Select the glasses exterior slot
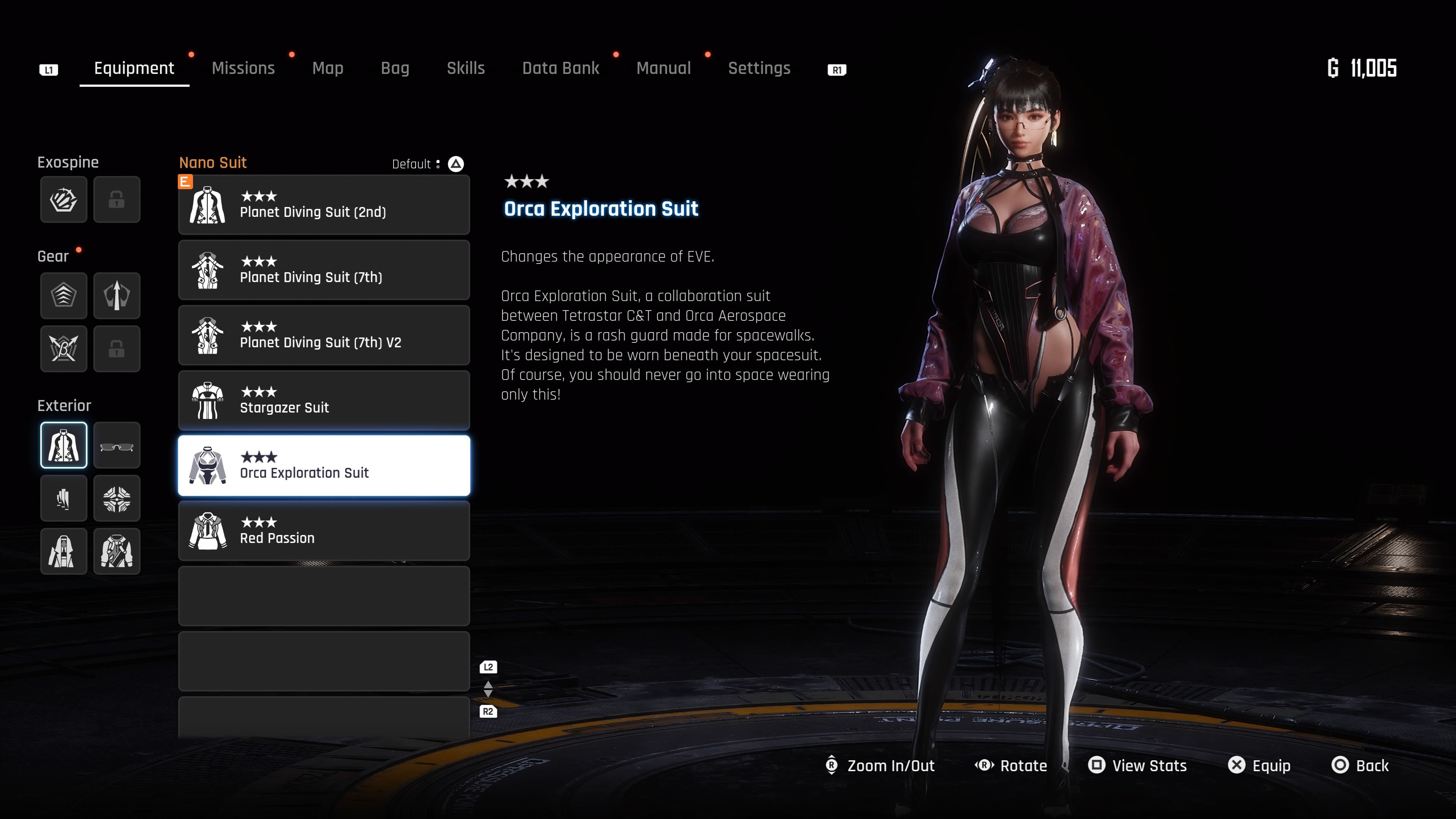The width and height of the screenshot is (1456, 819). 117,446
